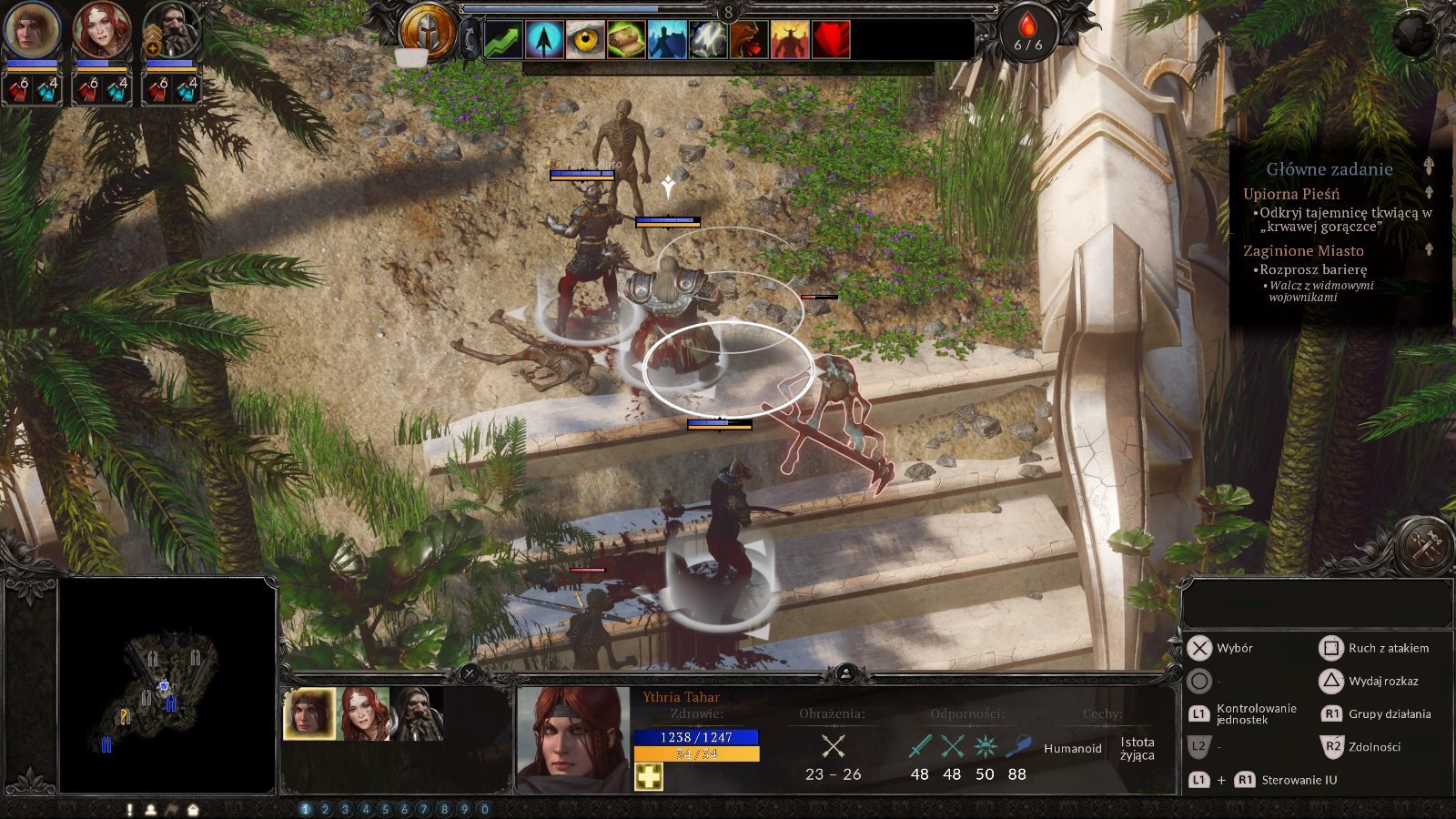Activate the blue shielded figure ability
This screenshot has width=1456, height=819.
(x=667, y=40)
